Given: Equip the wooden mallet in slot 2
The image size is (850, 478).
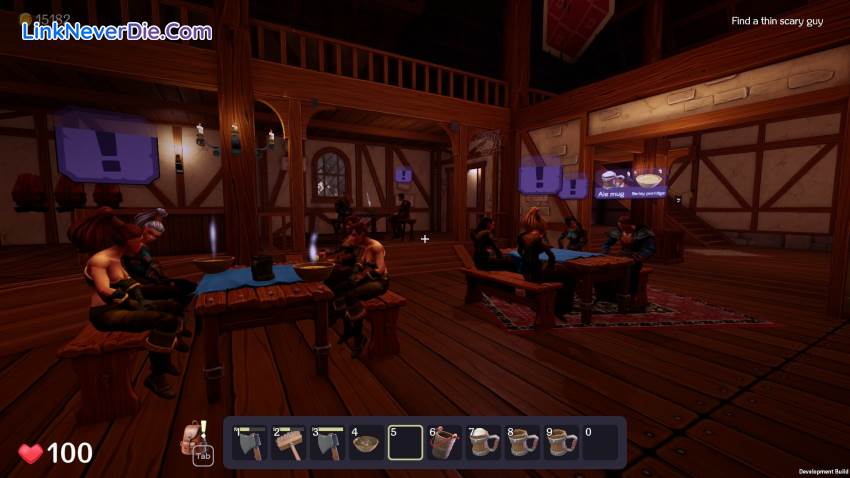Looking at the screenshot, I should pyautogui.click(x=288, y=442).
